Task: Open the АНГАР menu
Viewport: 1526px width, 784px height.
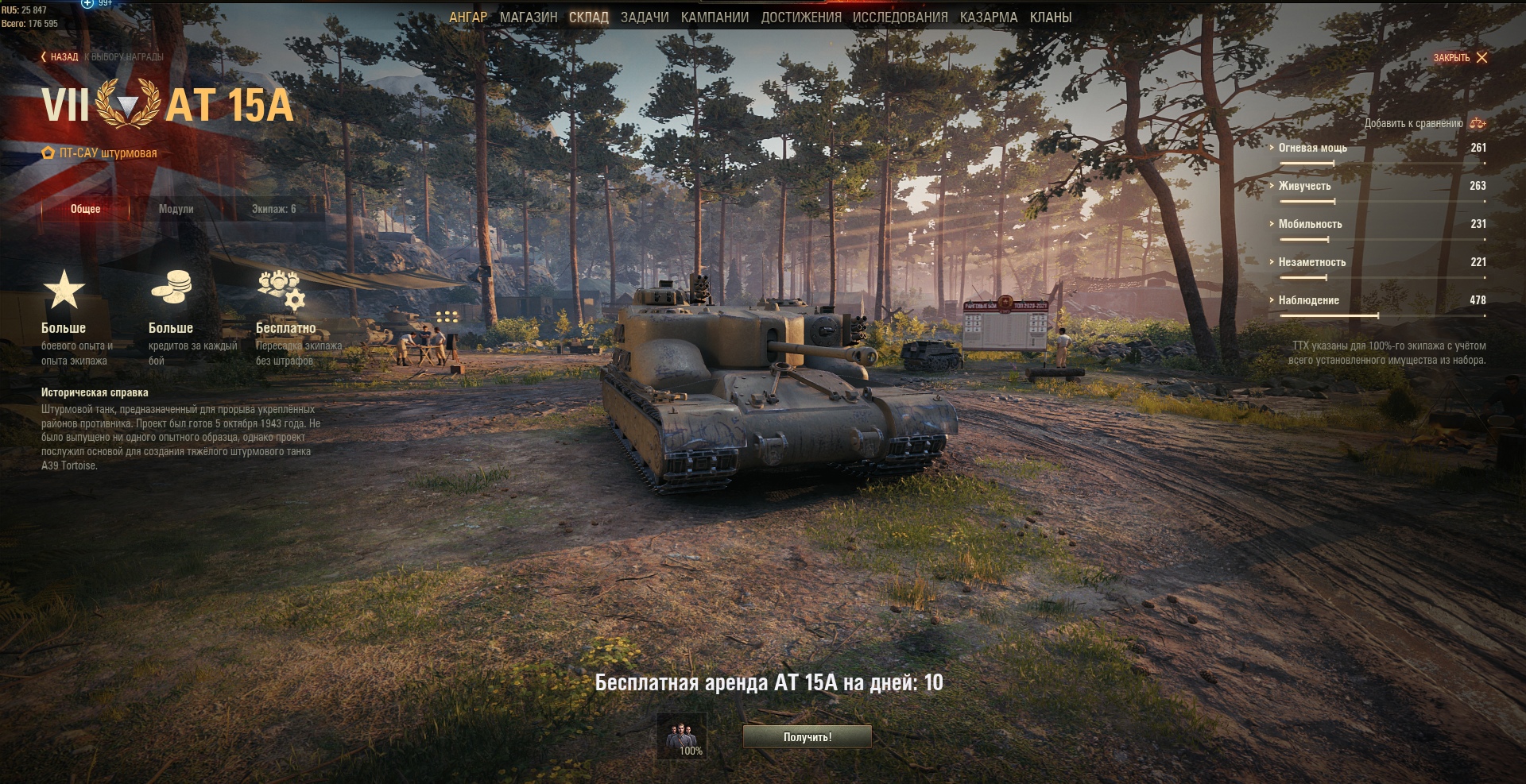Action: click(468, 17)
